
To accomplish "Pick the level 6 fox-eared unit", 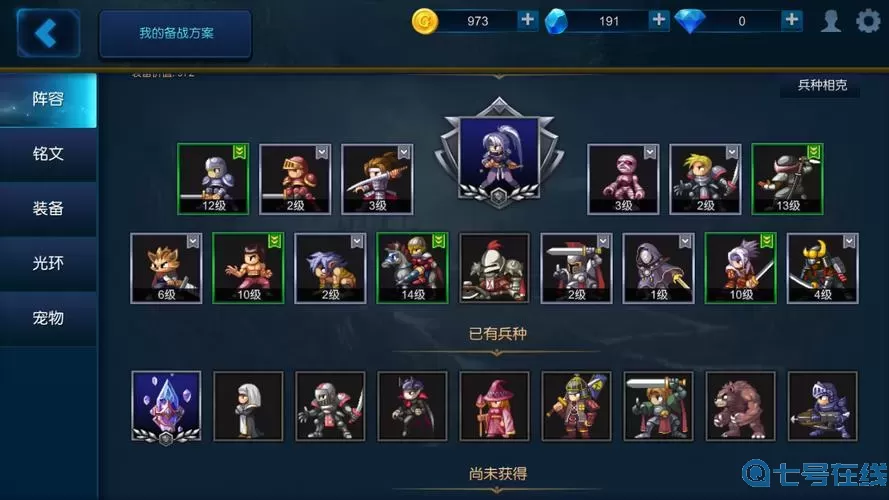I will pos(166,267).
